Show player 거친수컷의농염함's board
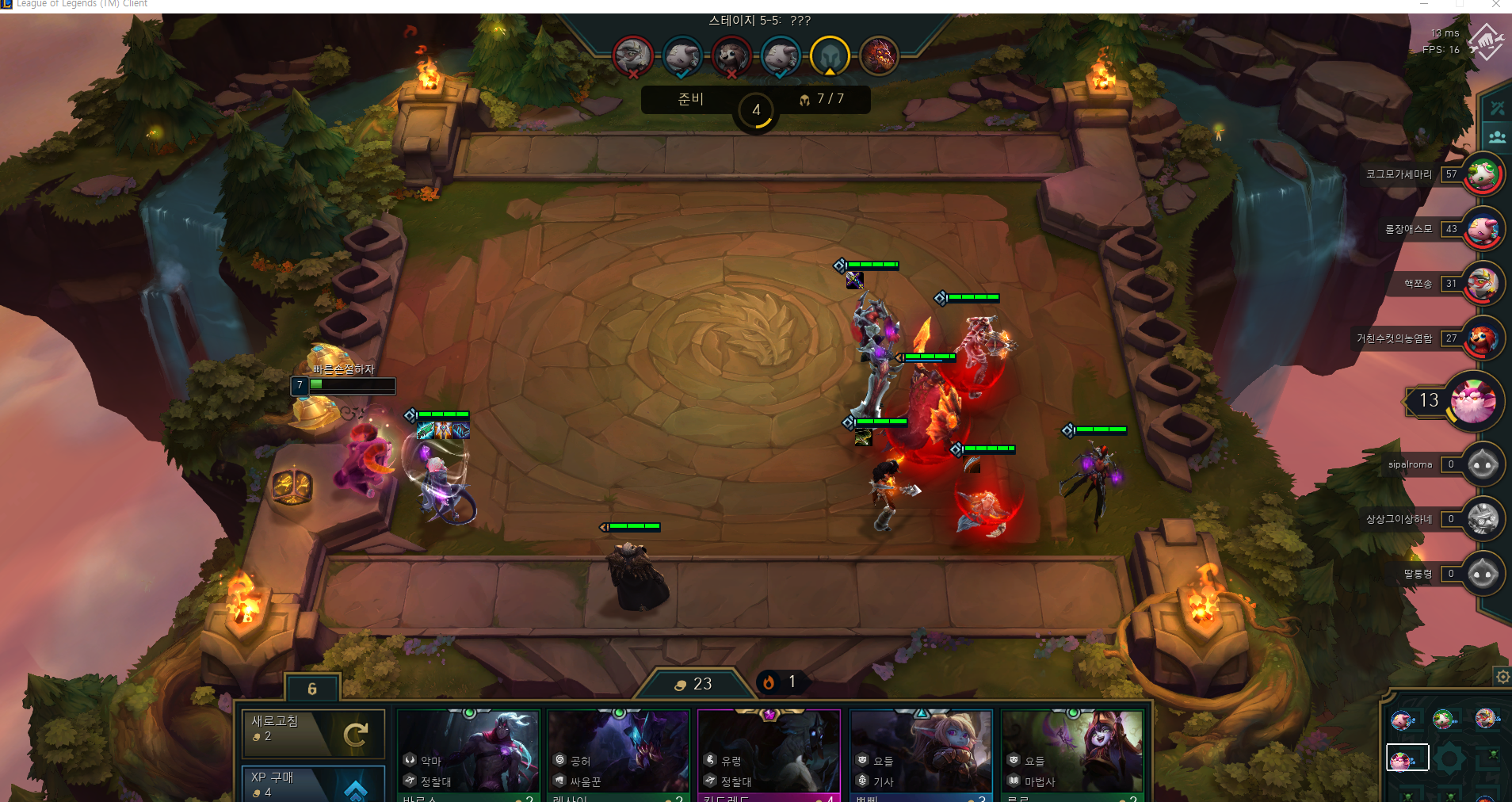This screenshot has height=802, width=1512. [x=1483, y=338]
